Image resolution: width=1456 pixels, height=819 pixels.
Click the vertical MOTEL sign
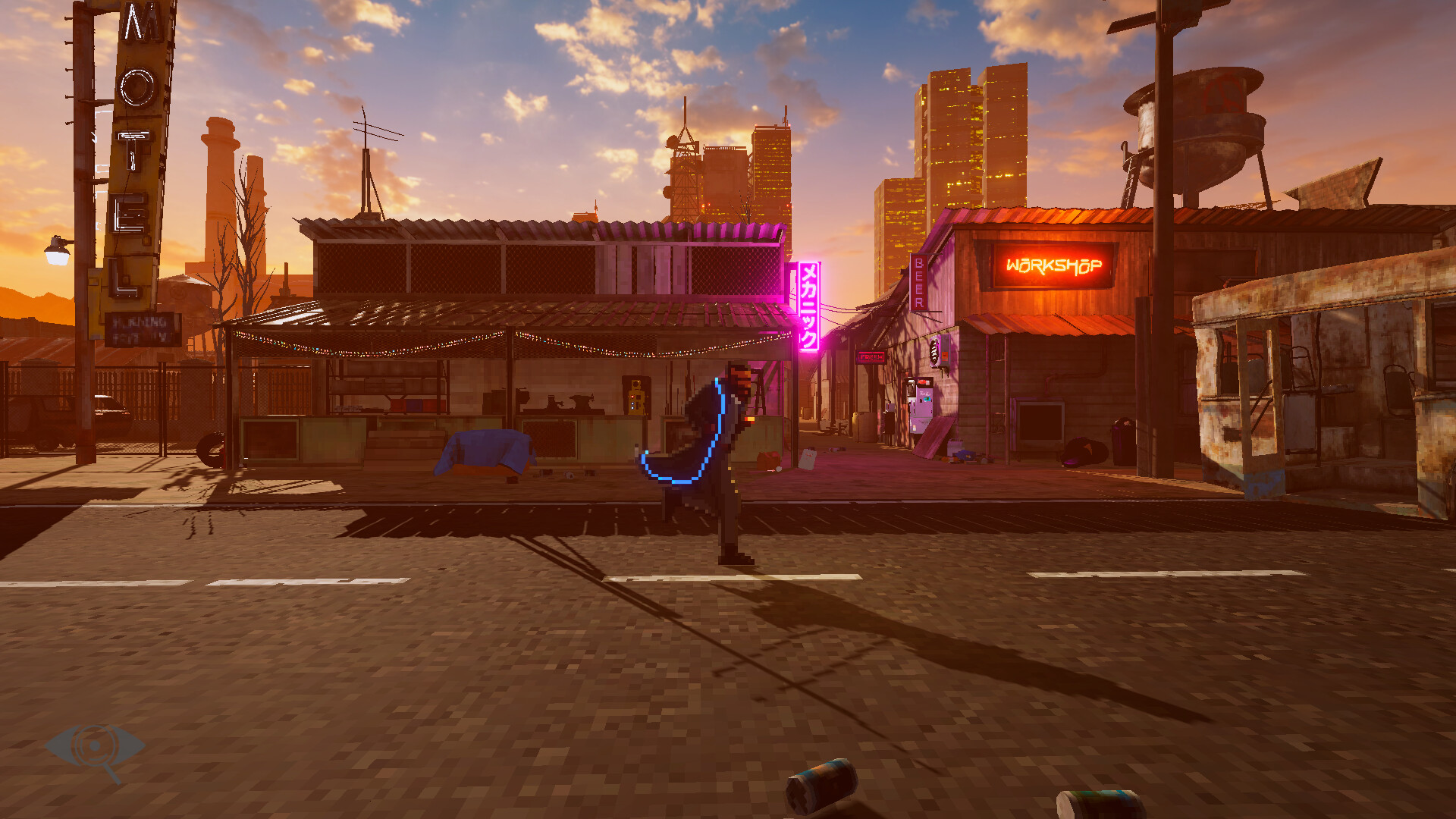point(130,152)
